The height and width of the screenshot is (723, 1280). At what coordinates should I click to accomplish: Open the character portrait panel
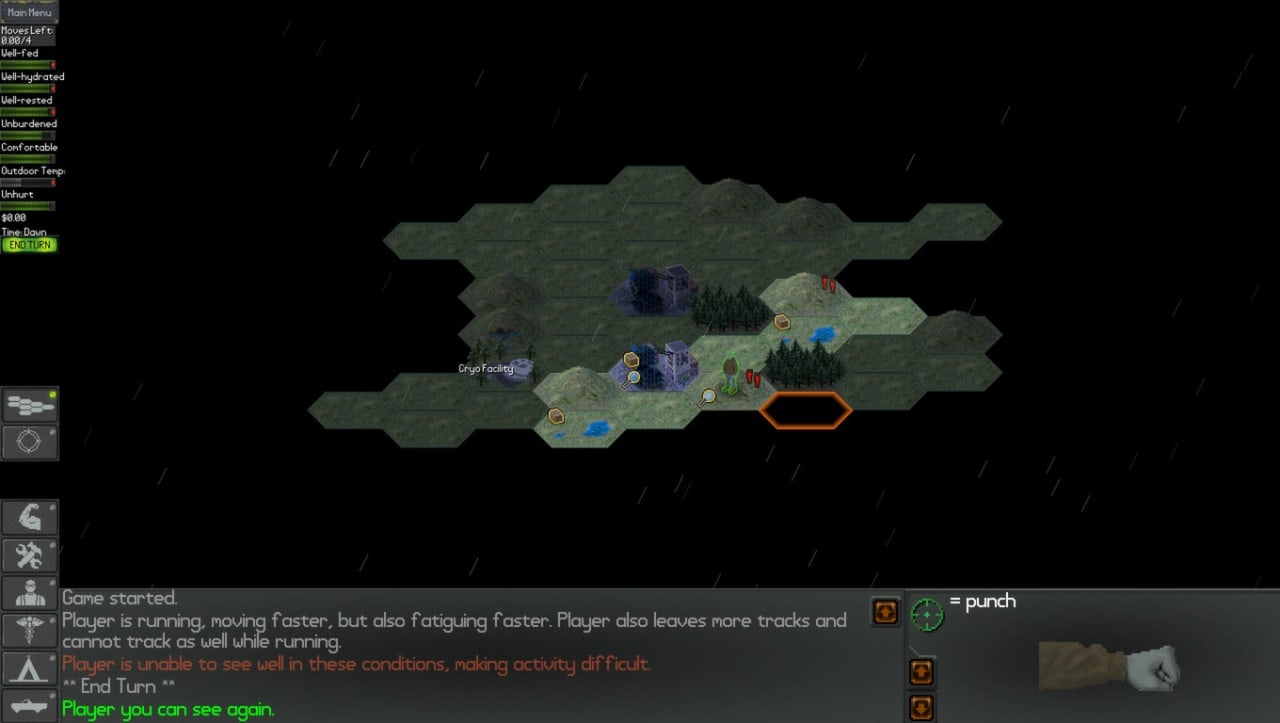(30, 593)
